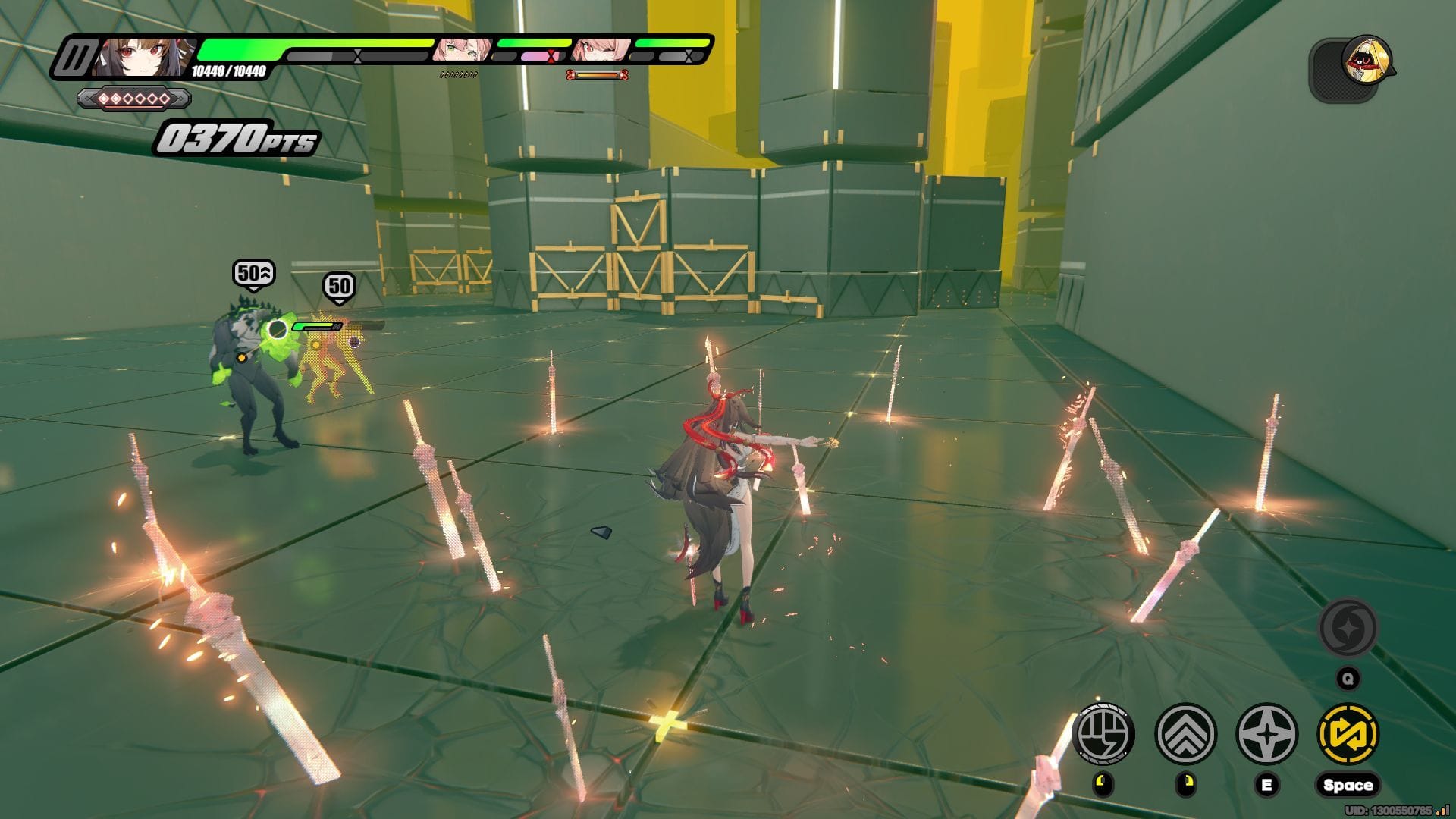Click the E key badge
The image size is (1456, 819).
(1267, 784)
